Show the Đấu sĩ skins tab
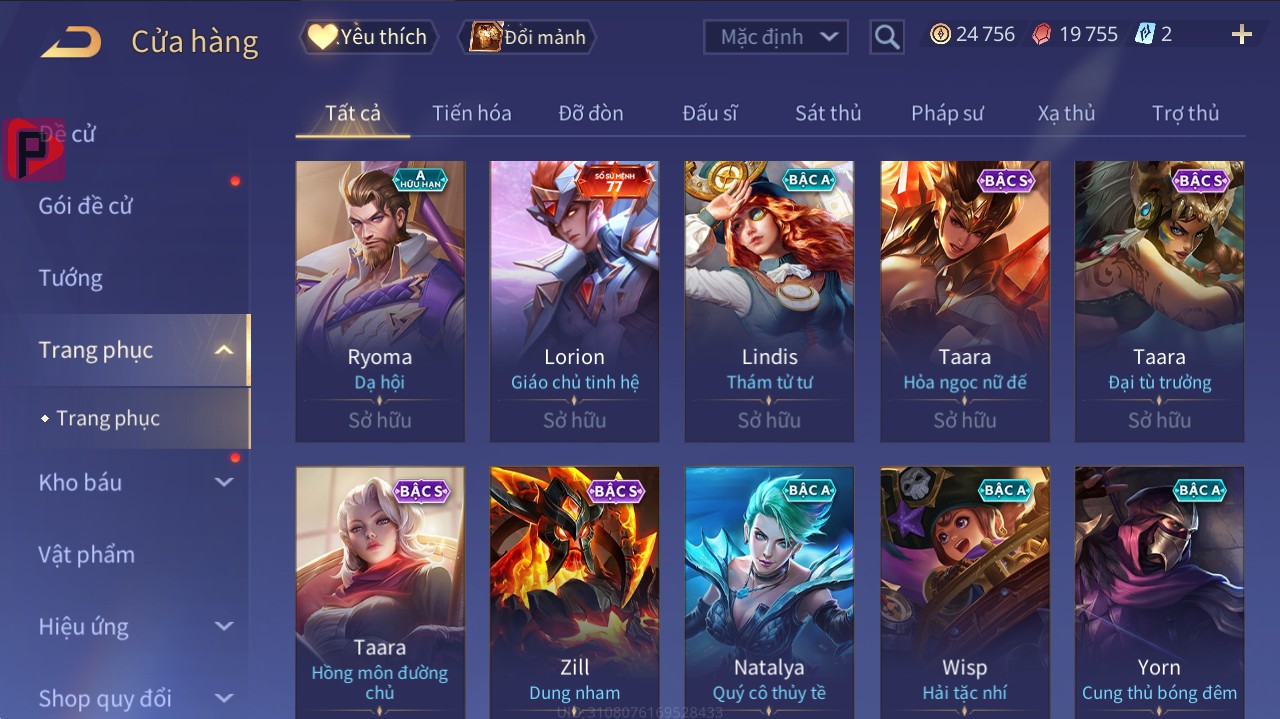 [x=710, y=113]
